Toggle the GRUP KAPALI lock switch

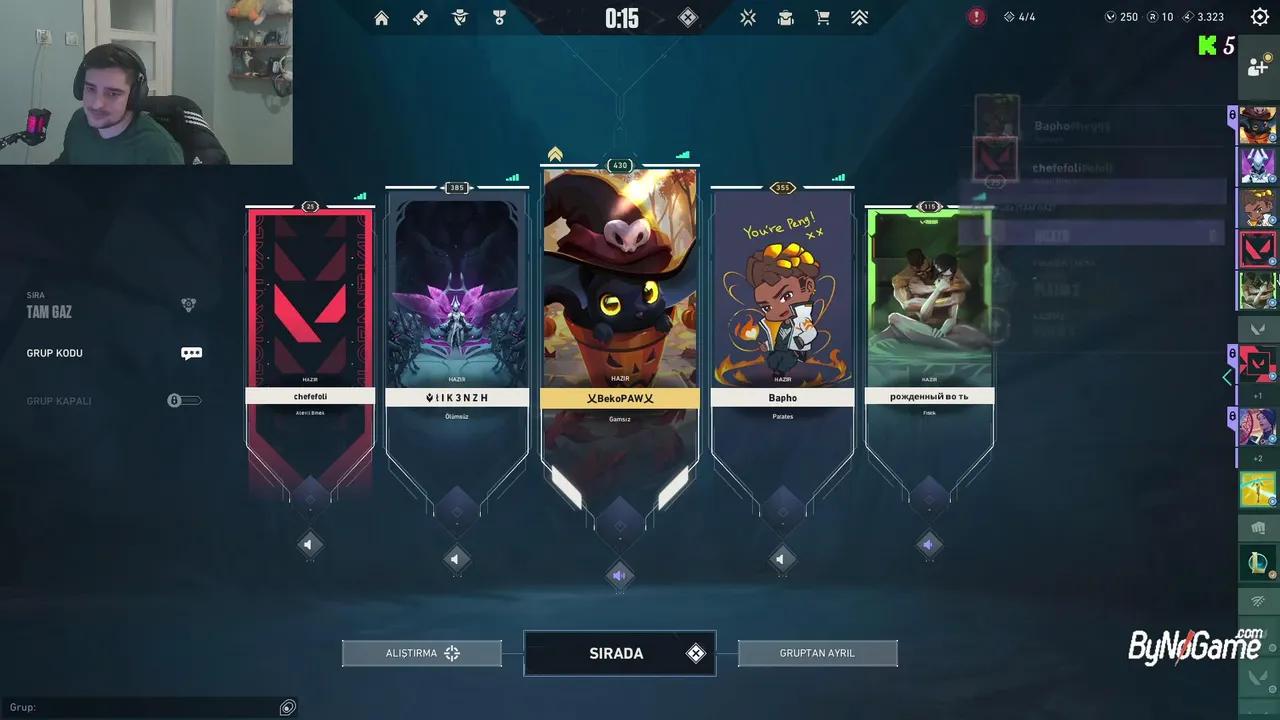pos(184,400)
